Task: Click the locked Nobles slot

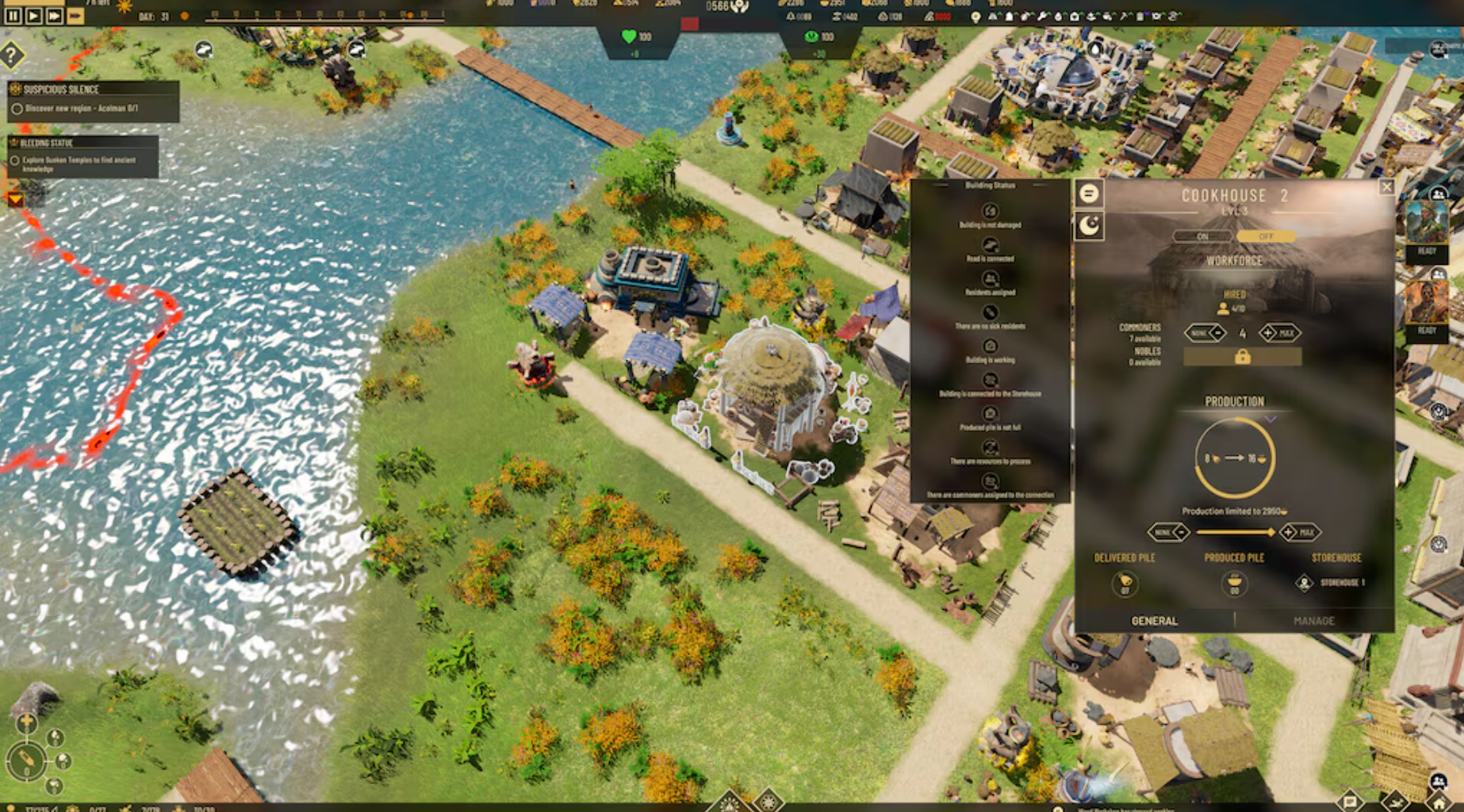Action: 1244,357
